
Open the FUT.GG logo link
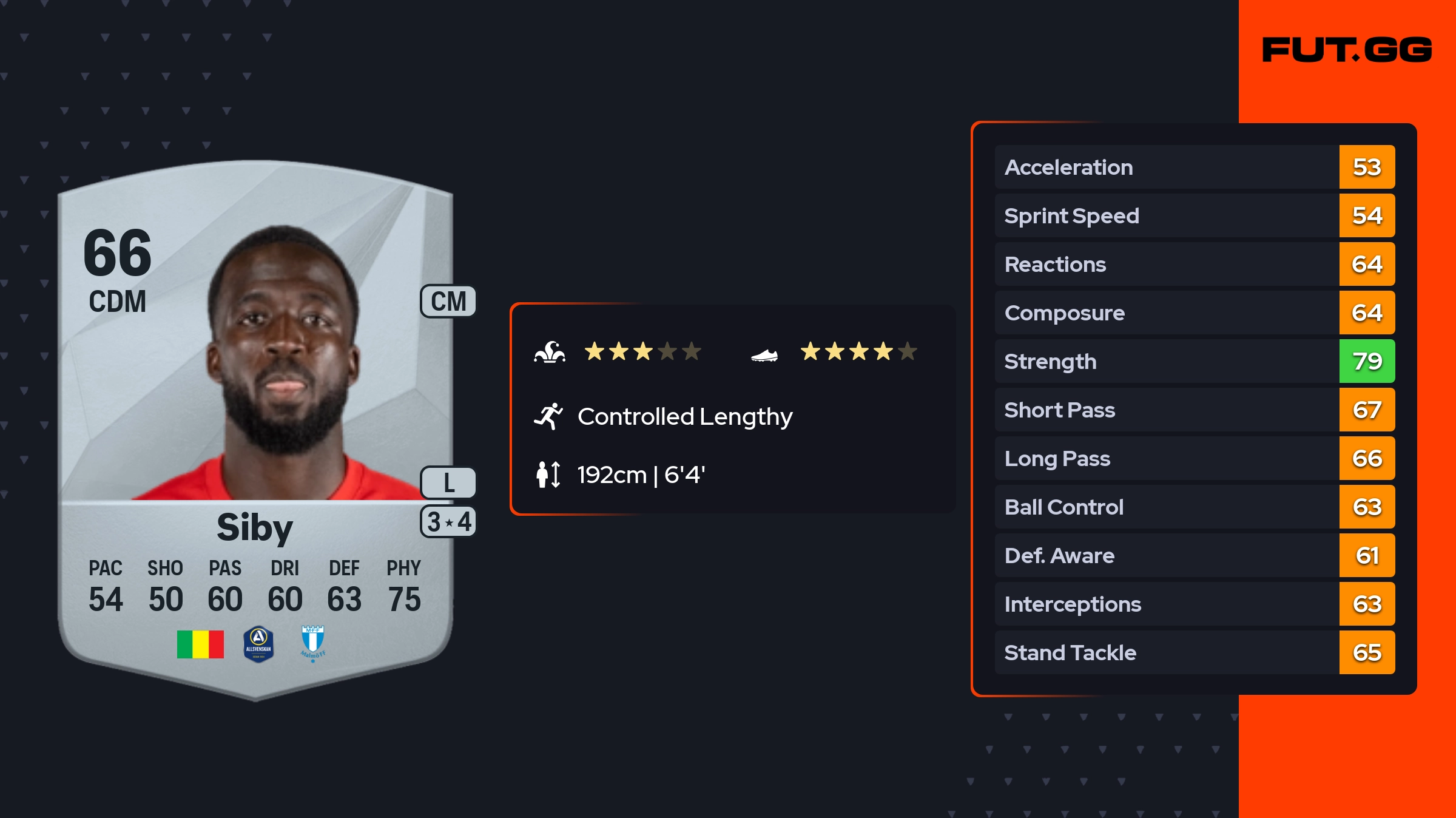coord(1347,50)
